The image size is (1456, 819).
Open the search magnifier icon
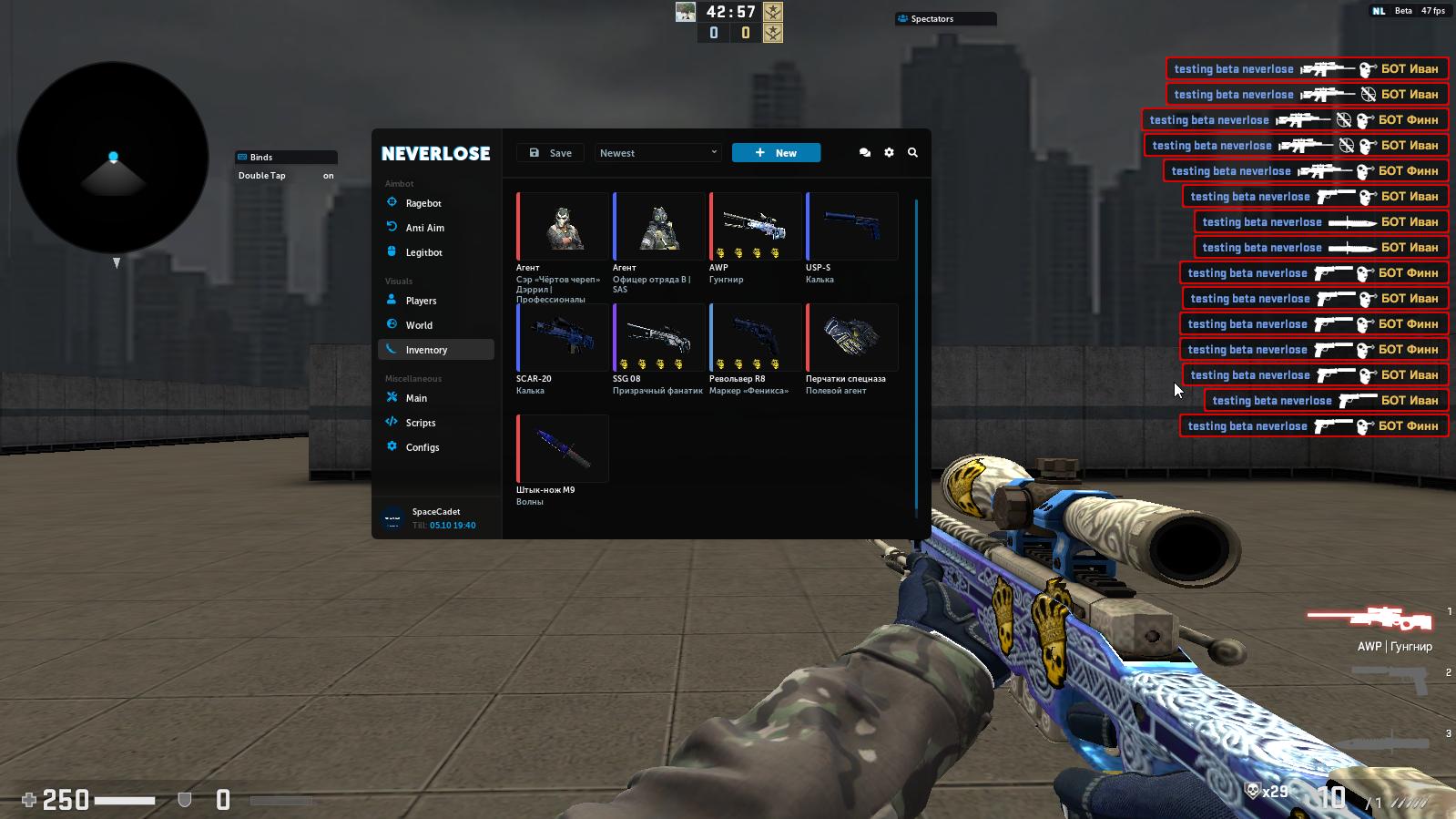[912, 153]
